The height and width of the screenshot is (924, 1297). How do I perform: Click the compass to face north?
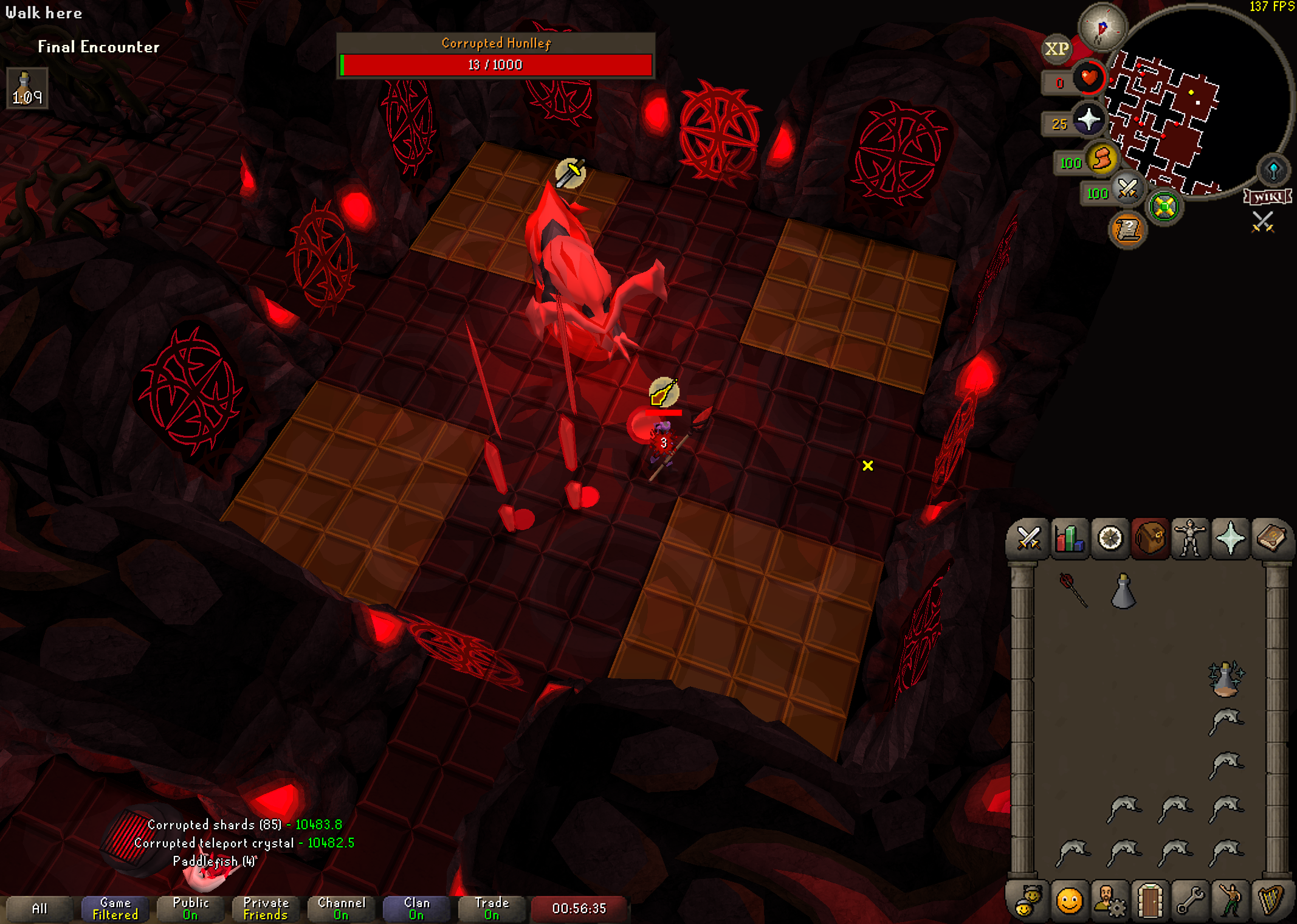pyautogui.click(x=1102, y=27)
